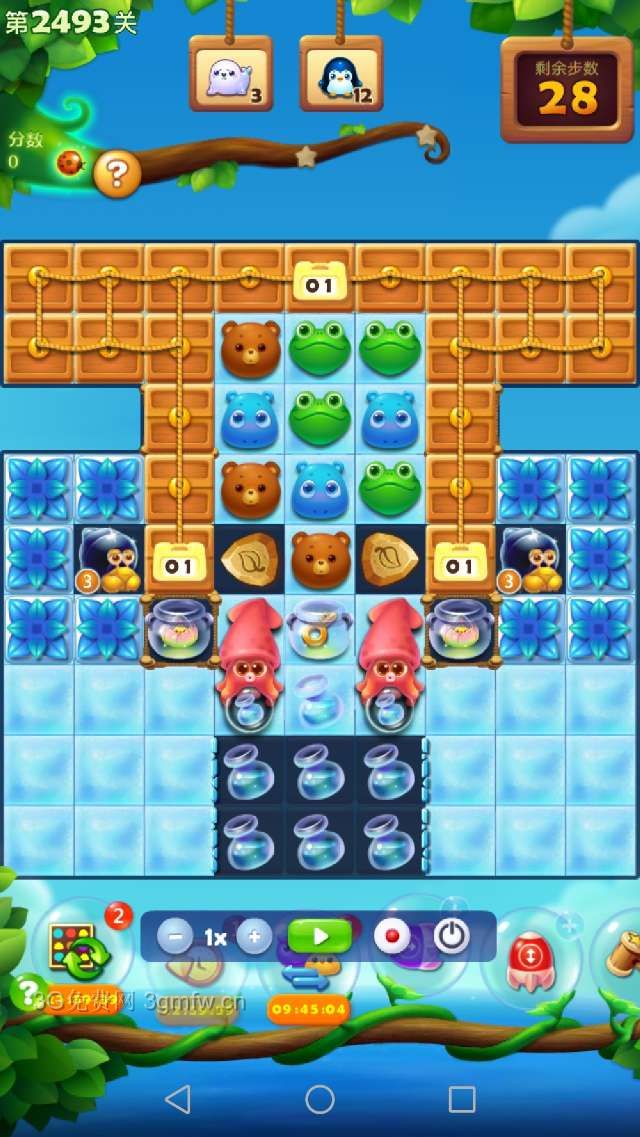Click the green play button
This screenshot has width=640, height=1137.
click(320, 937)
